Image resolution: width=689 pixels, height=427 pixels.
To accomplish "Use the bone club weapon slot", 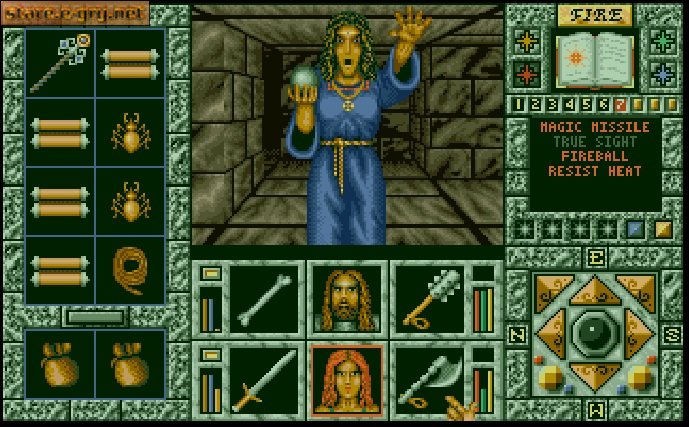I will [264, 297].
